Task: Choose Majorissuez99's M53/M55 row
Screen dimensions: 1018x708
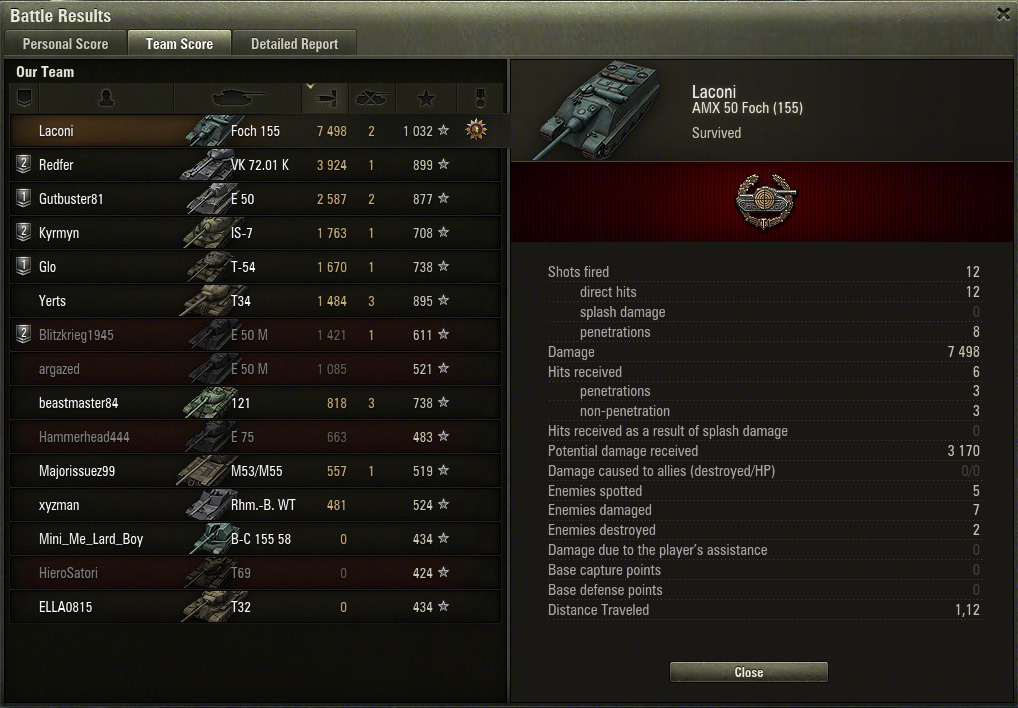Action: click(255, 471)
